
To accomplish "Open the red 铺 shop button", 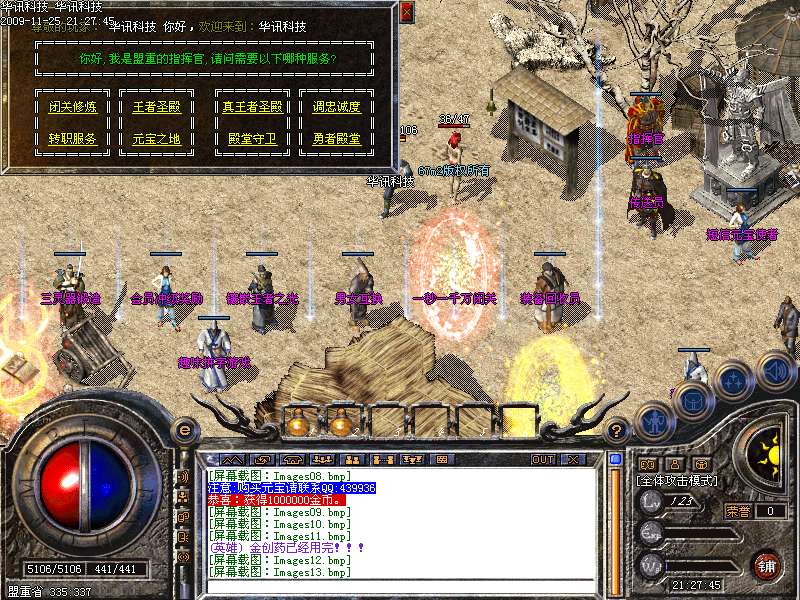I will tap(765, 564).
